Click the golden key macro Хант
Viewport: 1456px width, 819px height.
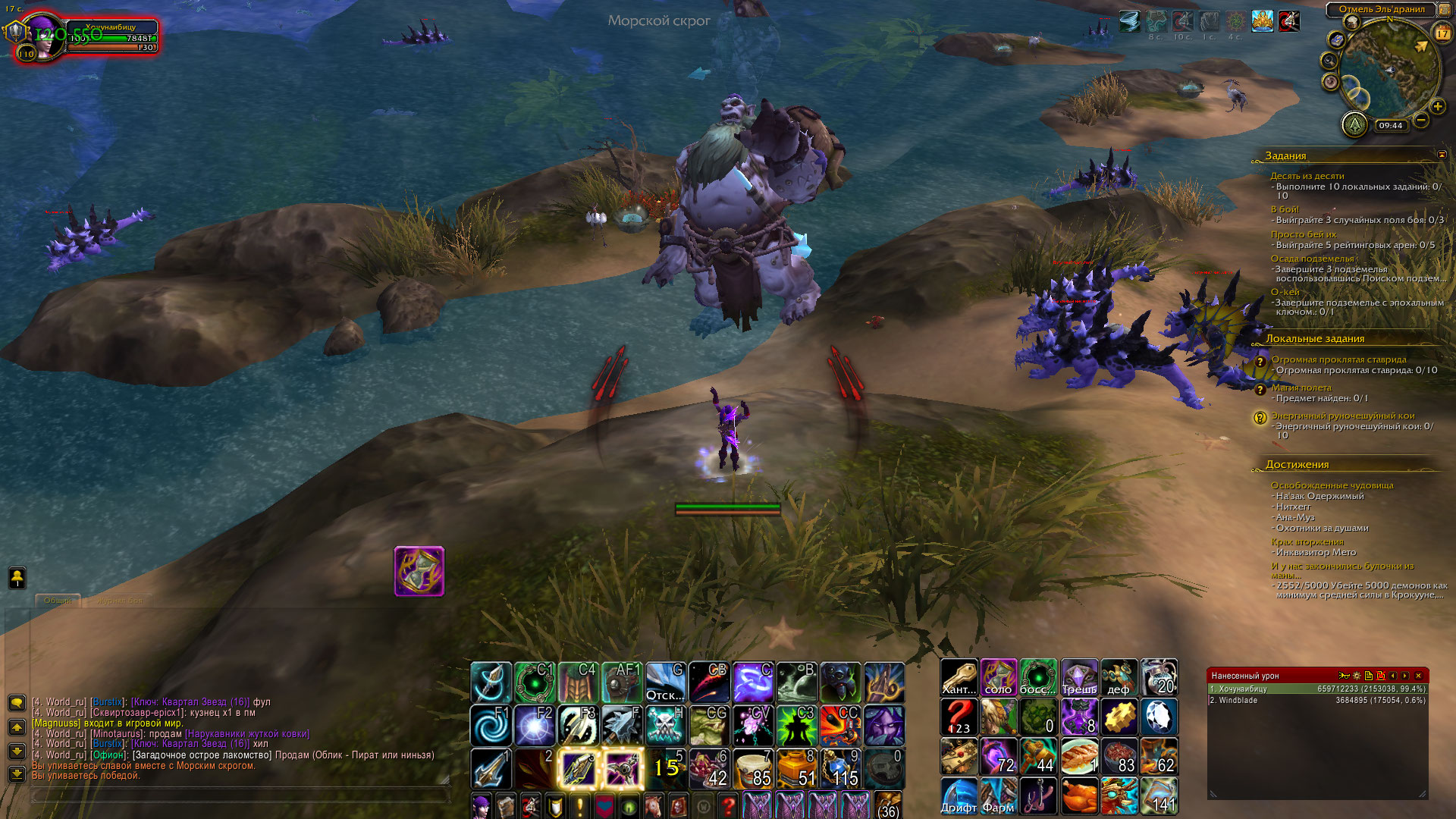click(959, 677)
